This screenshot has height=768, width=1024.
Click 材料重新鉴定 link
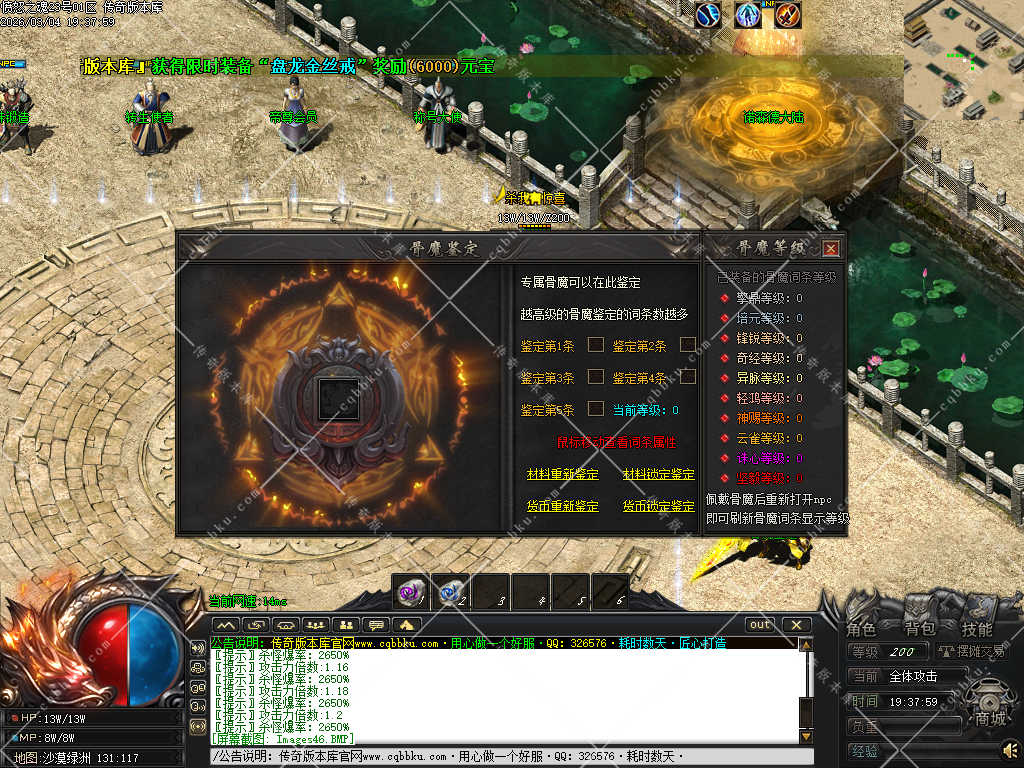click(563, 474)
